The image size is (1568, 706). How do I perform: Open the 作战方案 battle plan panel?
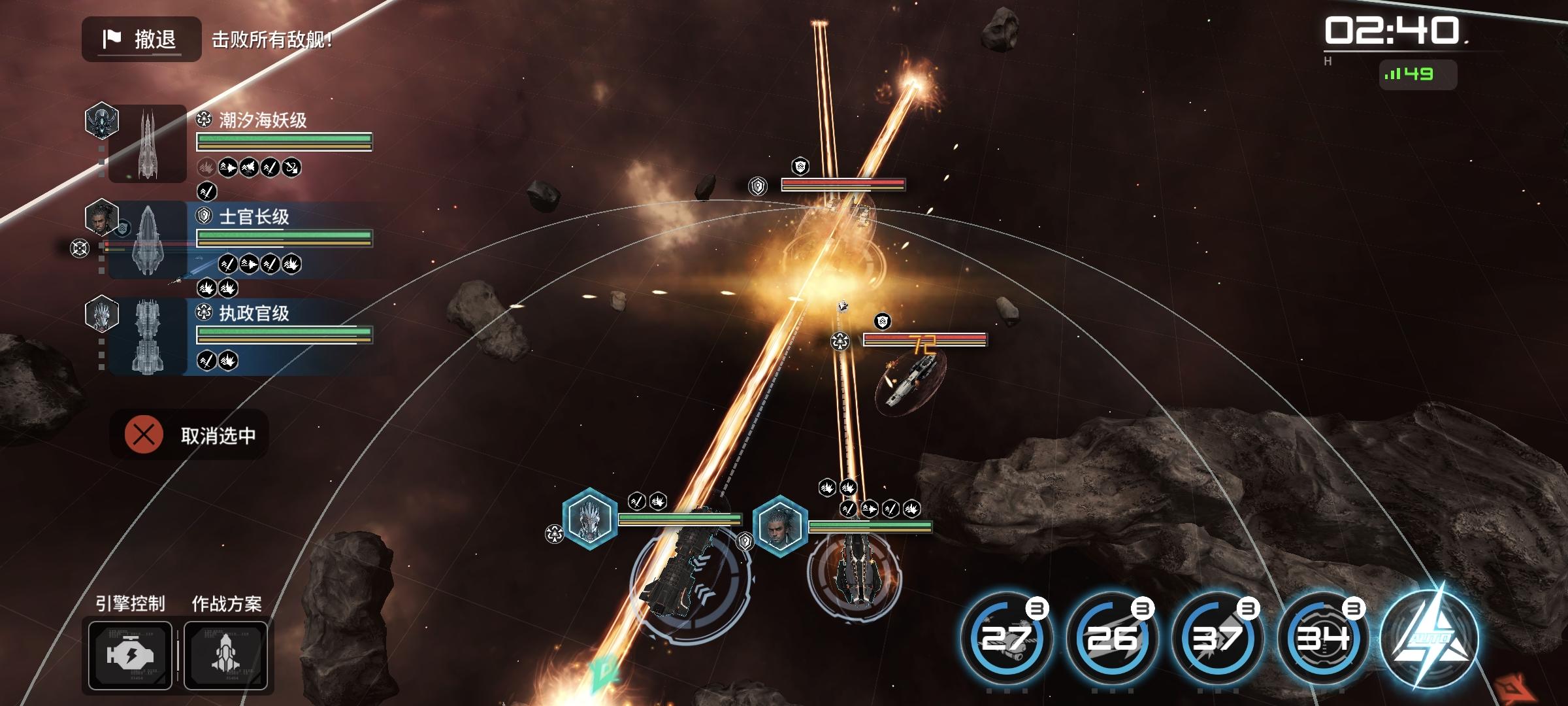(x=226, y=655)
